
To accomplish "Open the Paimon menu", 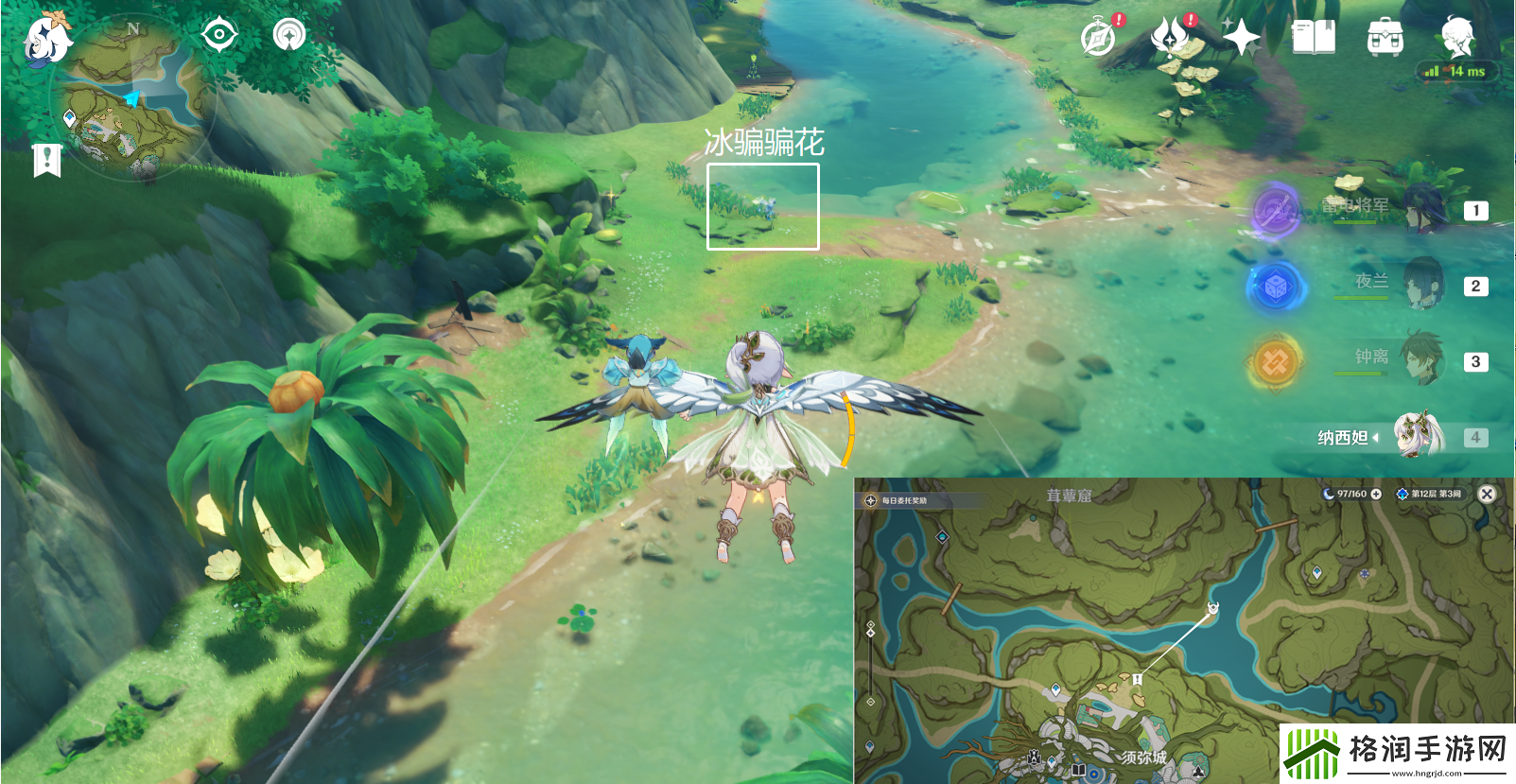I will [46, 39].
